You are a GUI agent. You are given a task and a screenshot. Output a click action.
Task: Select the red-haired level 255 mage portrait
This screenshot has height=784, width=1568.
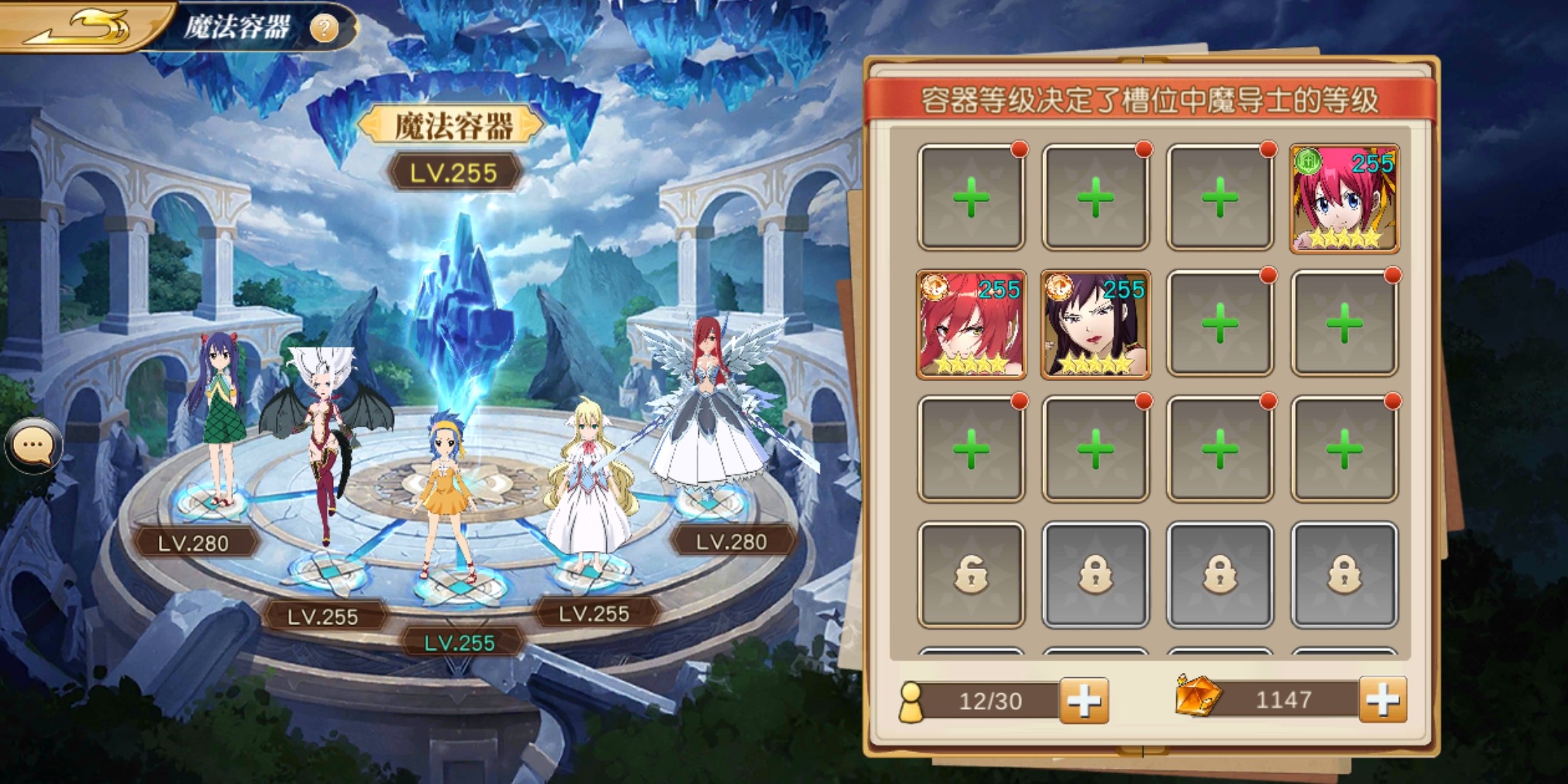[x=971, y=324]
